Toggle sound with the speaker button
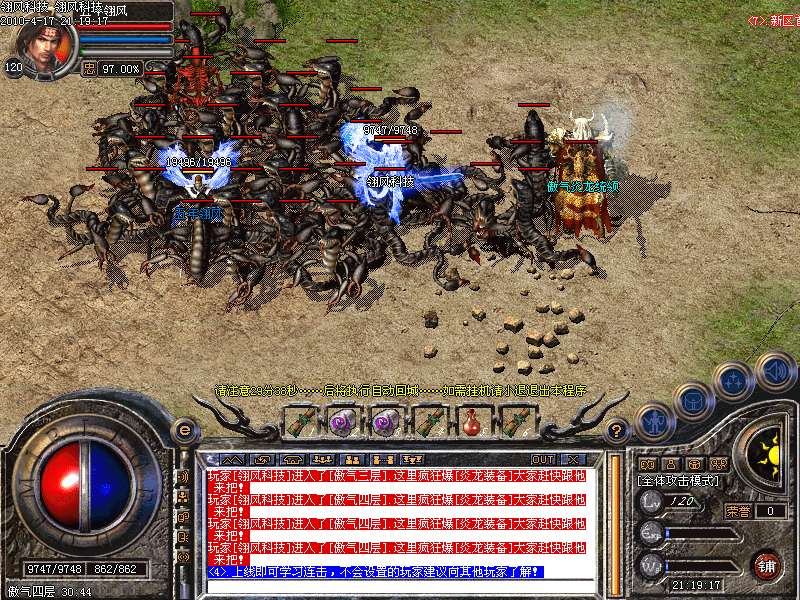Viewport: 800px width, 600px height. (776, 368)
